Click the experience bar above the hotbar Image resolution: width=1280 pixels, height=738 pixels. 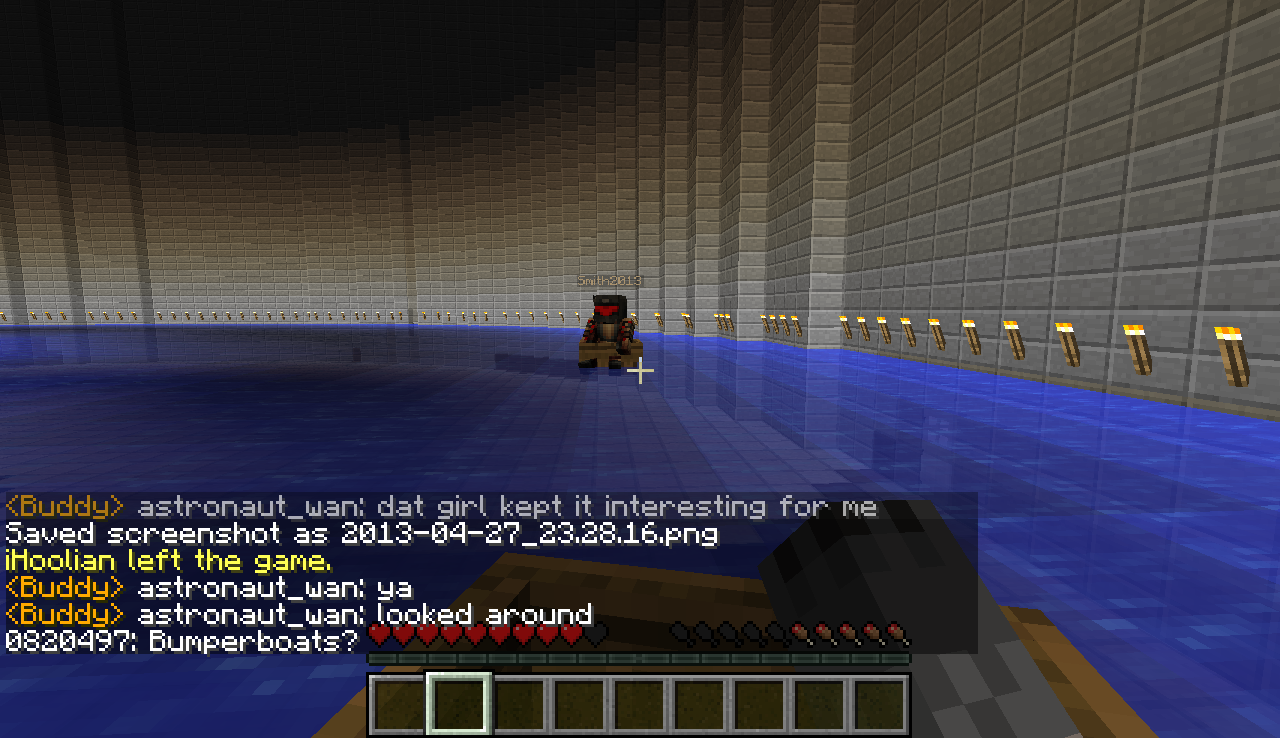coord(640,660)
